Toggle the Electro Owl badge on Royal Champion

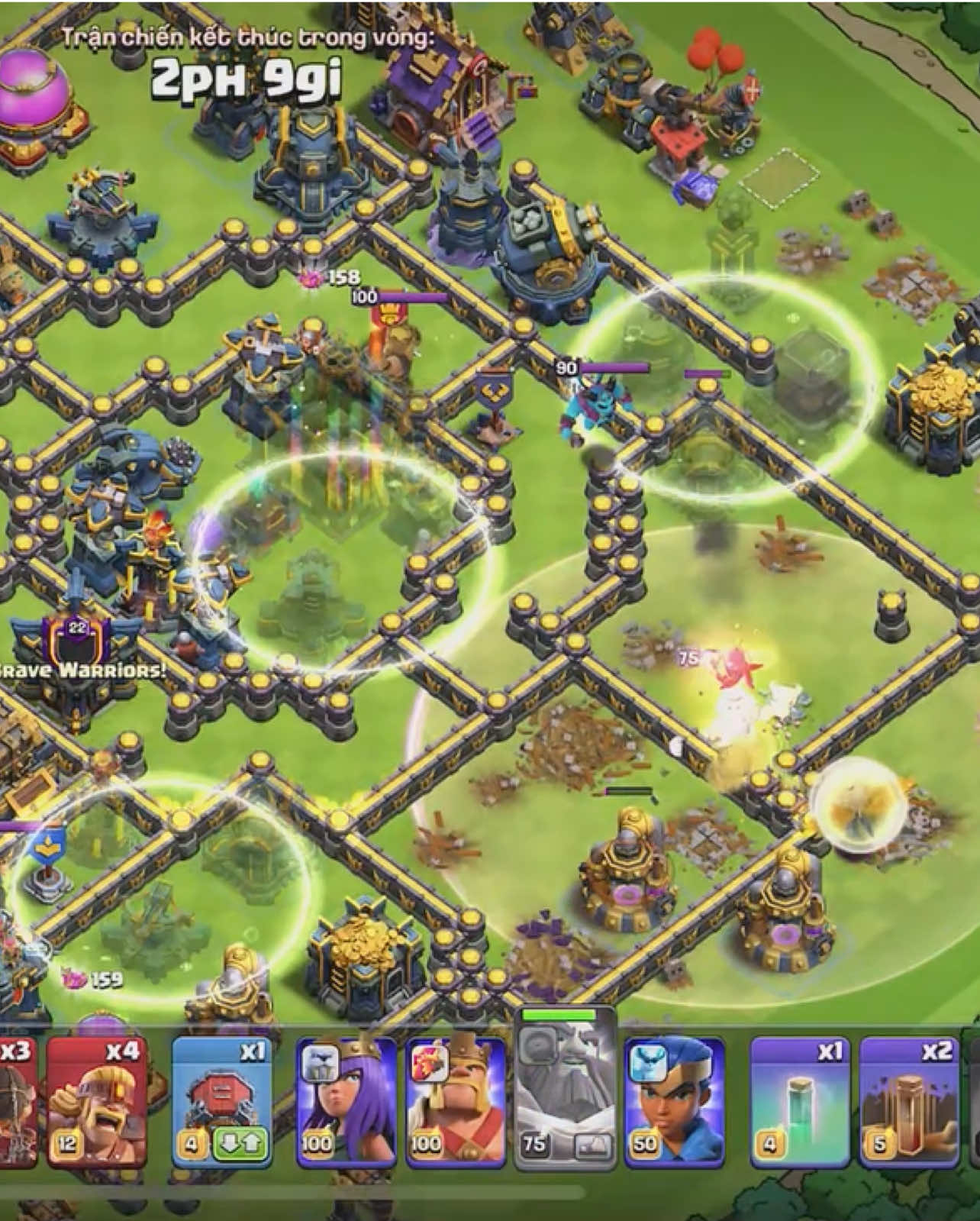[647, 1063]
